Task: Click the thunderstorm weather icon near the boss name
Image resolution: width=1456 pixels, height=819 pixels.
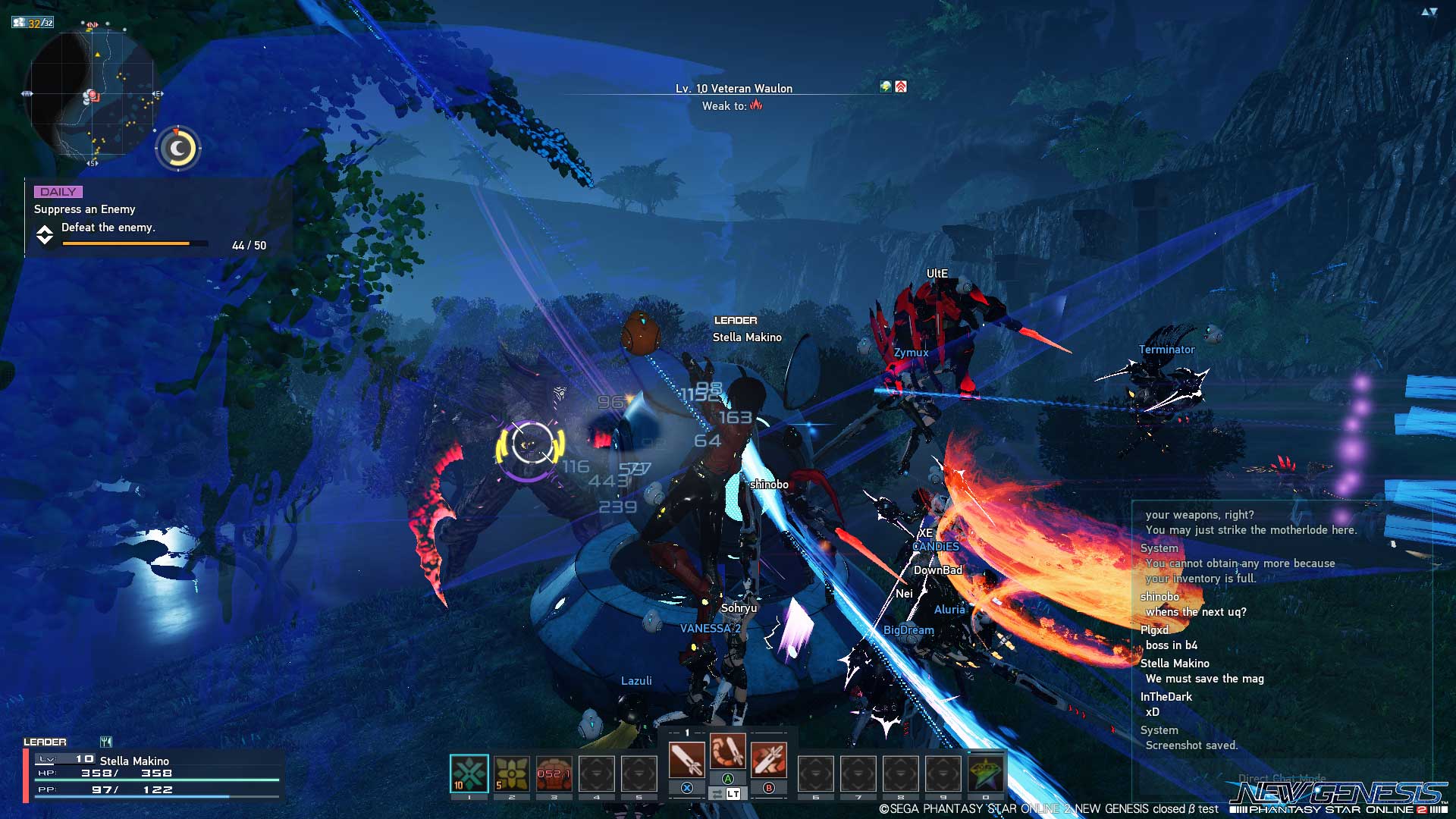Action: click(x=885, y=86)
